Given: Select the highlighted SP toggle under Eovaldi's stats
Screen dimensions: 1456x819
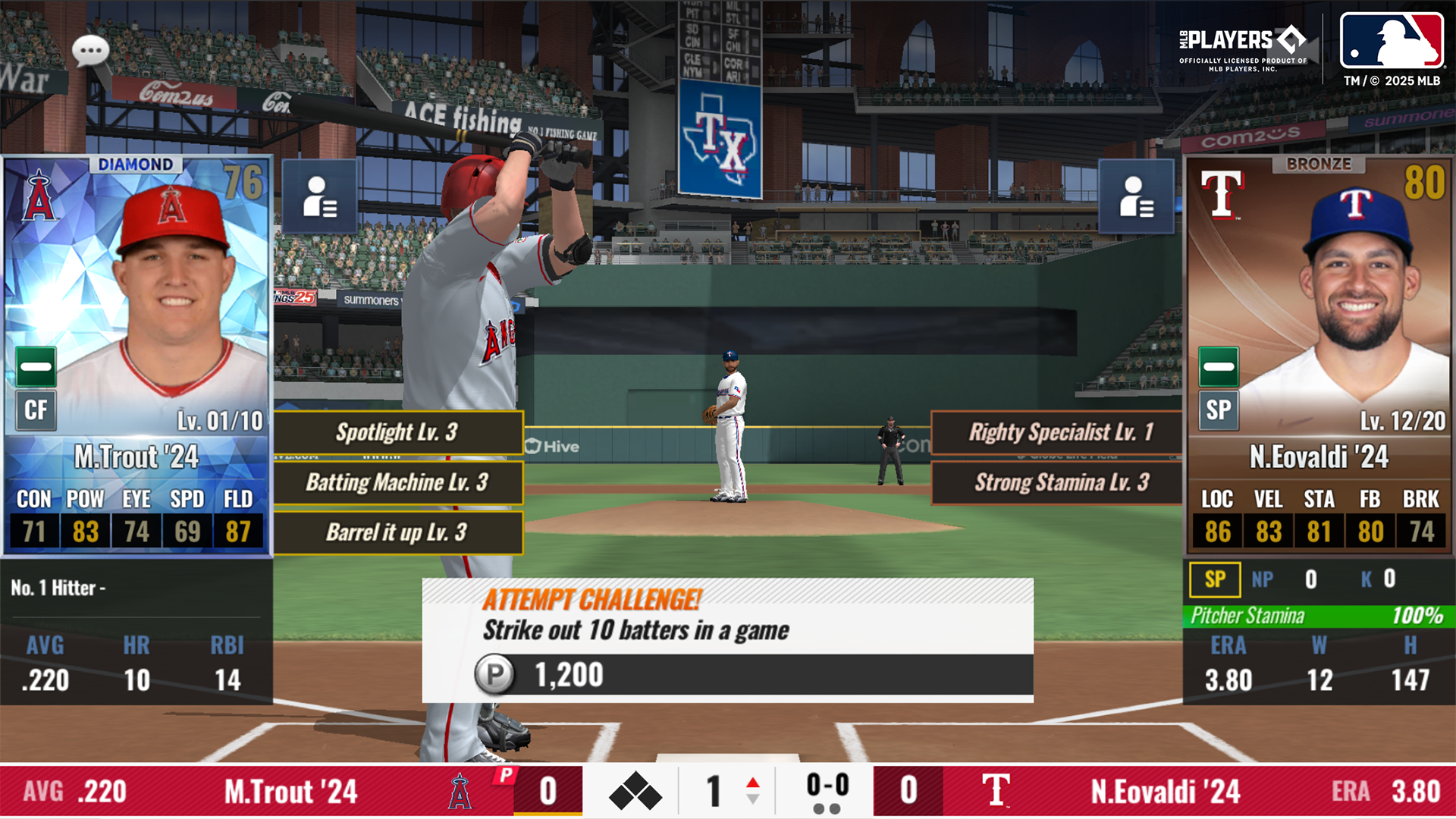Looking at the screenshot, I should (1216, 579).
